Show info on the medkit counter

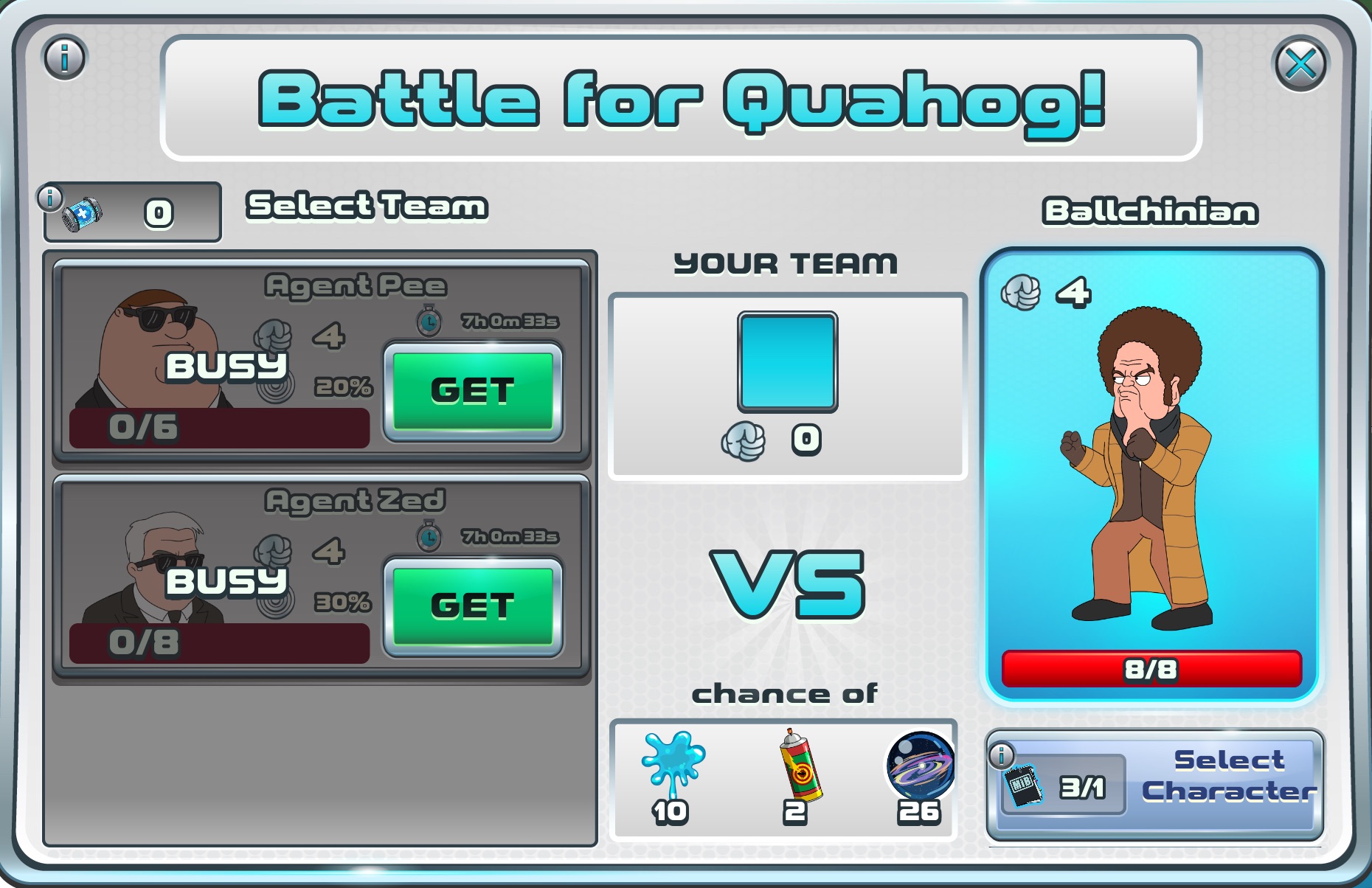pos(50,198)
